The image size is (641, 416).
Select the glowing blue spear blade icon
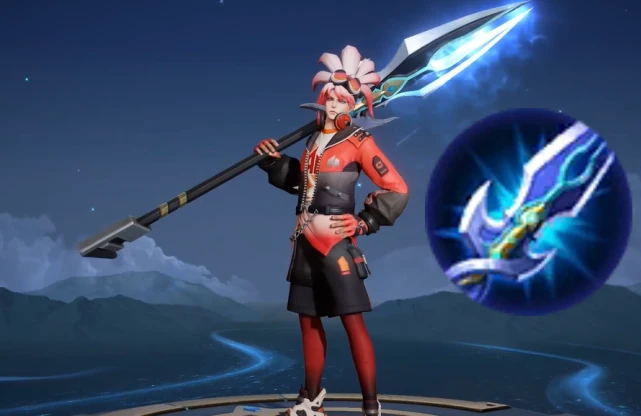[528, 211]
